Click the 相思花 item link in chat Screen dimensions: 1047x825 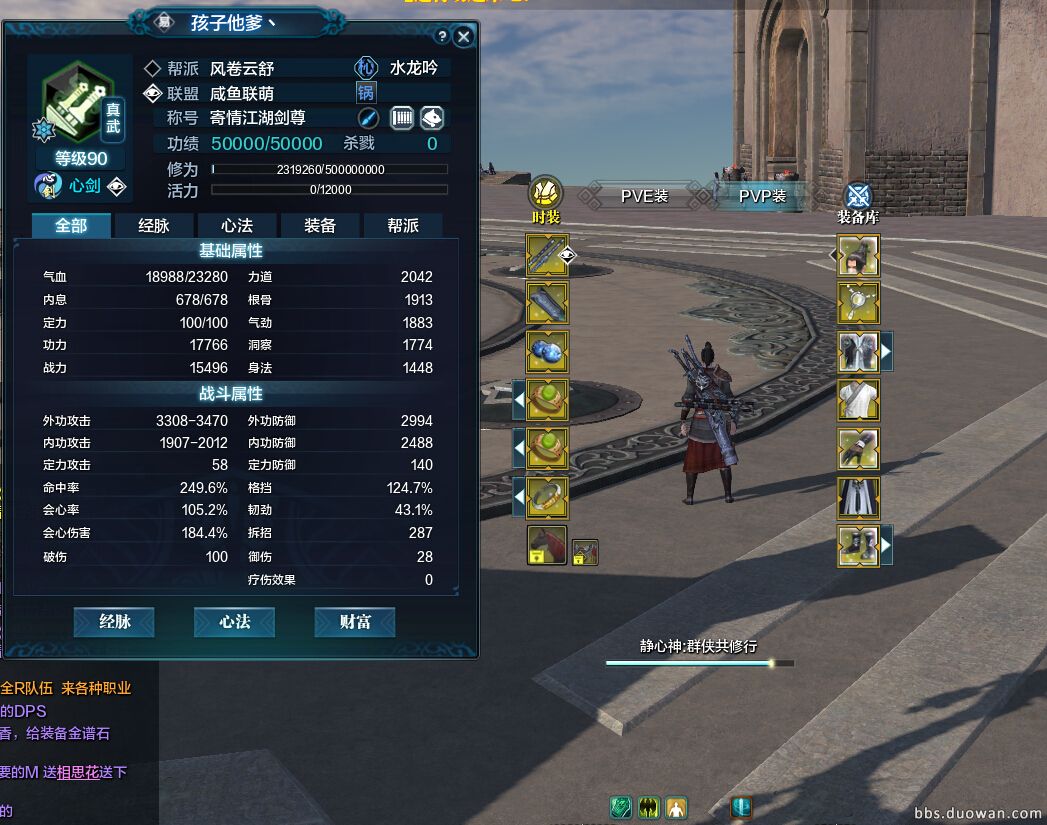79,772
